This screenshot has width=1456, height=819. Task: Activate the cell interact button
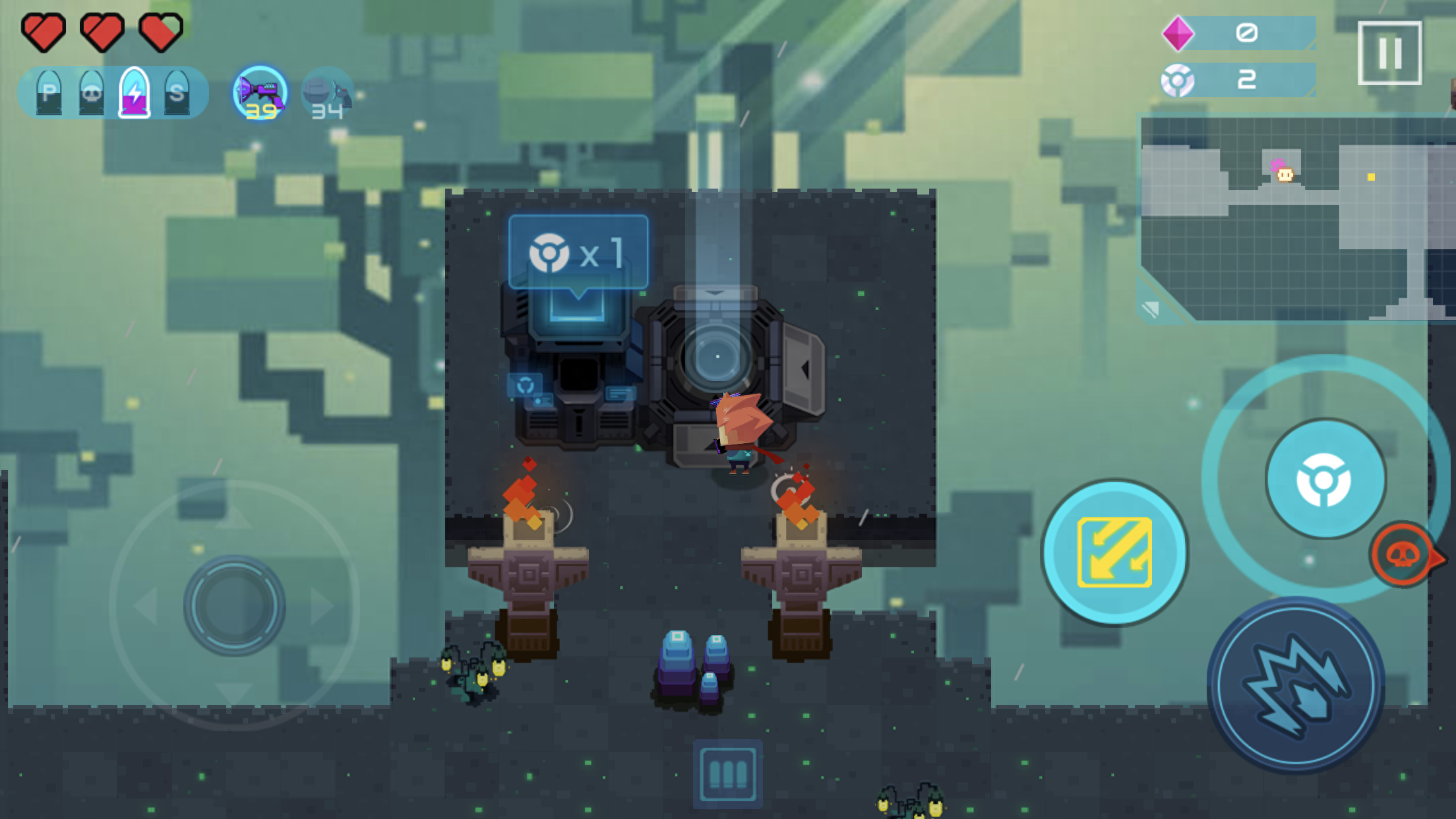(1325, 479)
